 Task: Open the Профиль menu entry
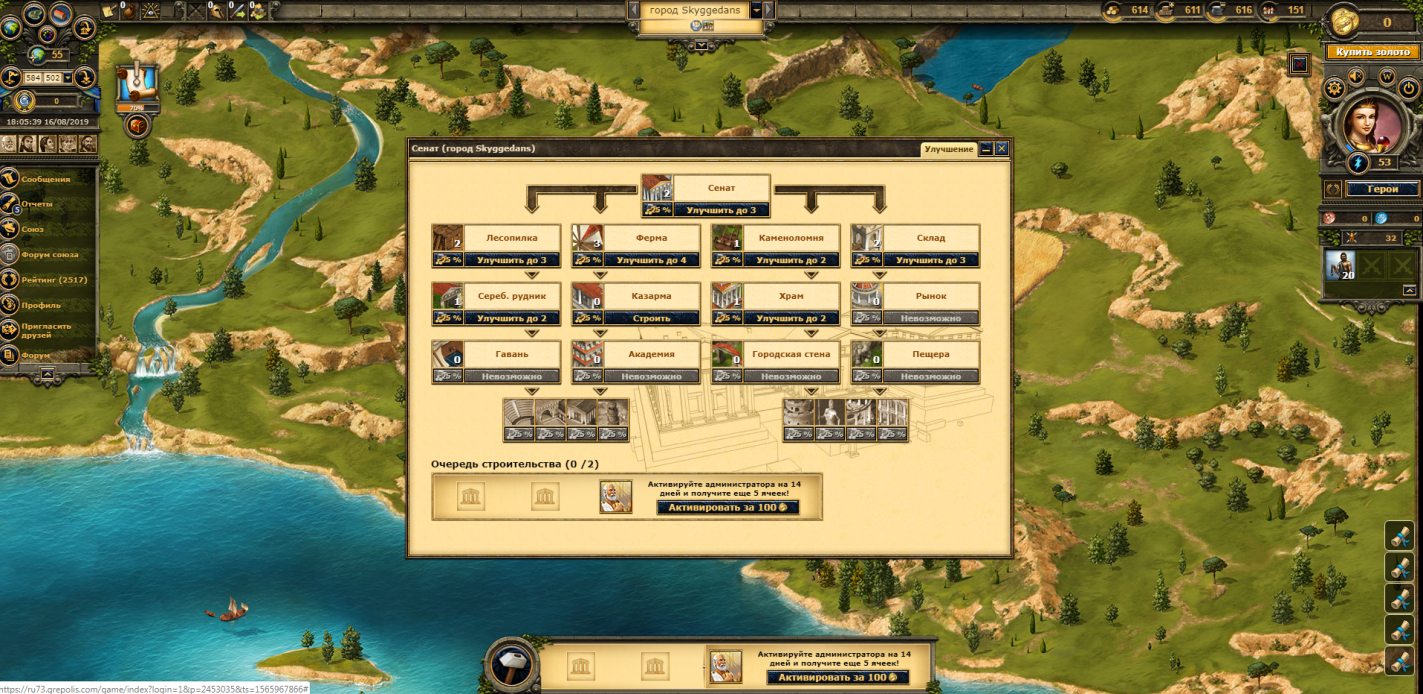pos(40,305)
